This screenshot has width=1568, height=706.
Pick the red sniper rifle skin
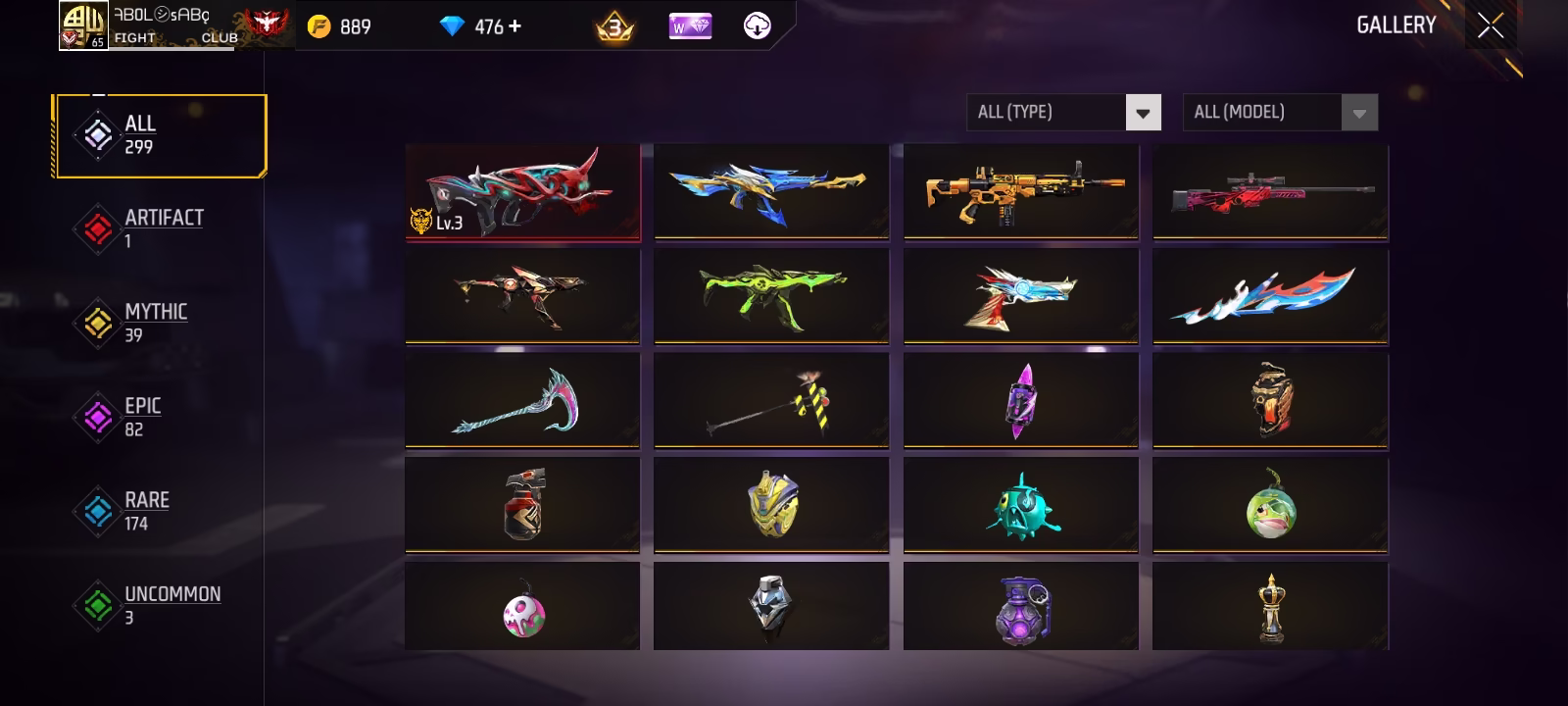(x=1270, y=192)
